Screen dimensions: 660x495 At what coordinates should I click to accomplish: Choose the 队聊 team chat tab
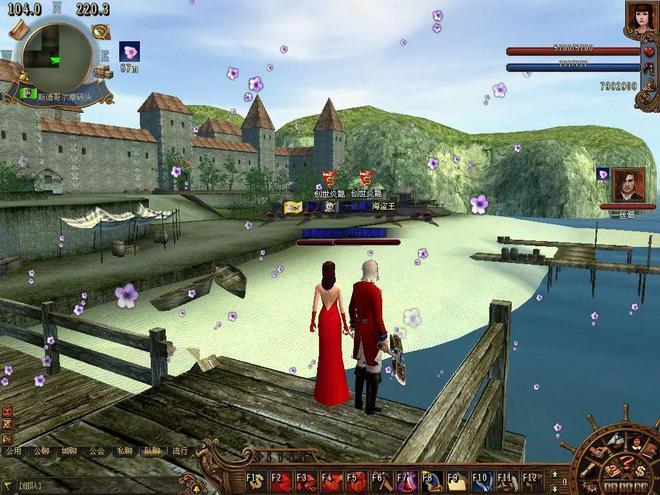(151, 452)
